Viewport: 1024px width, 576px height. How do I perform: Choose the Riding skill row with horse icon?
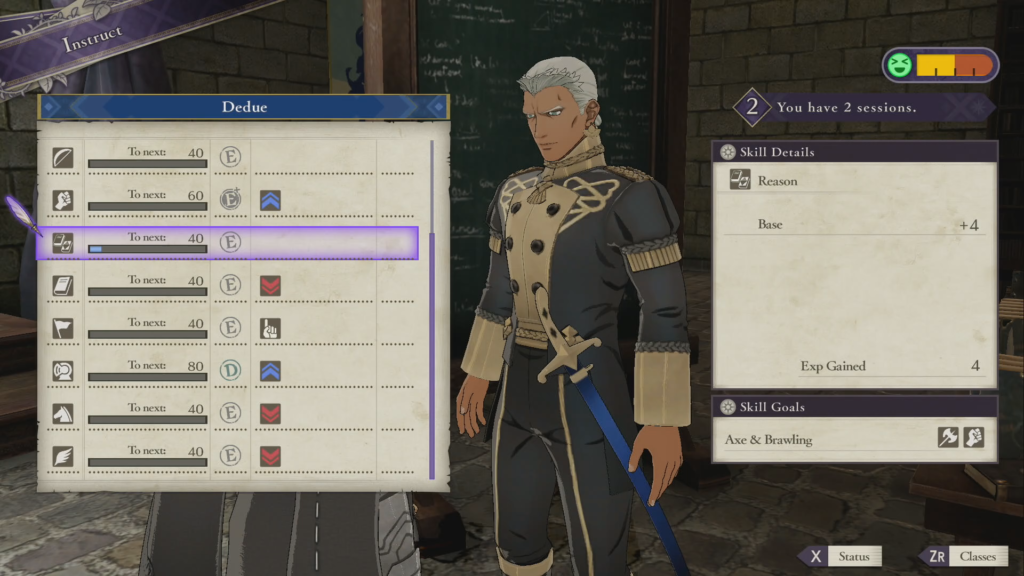point(230,413)
